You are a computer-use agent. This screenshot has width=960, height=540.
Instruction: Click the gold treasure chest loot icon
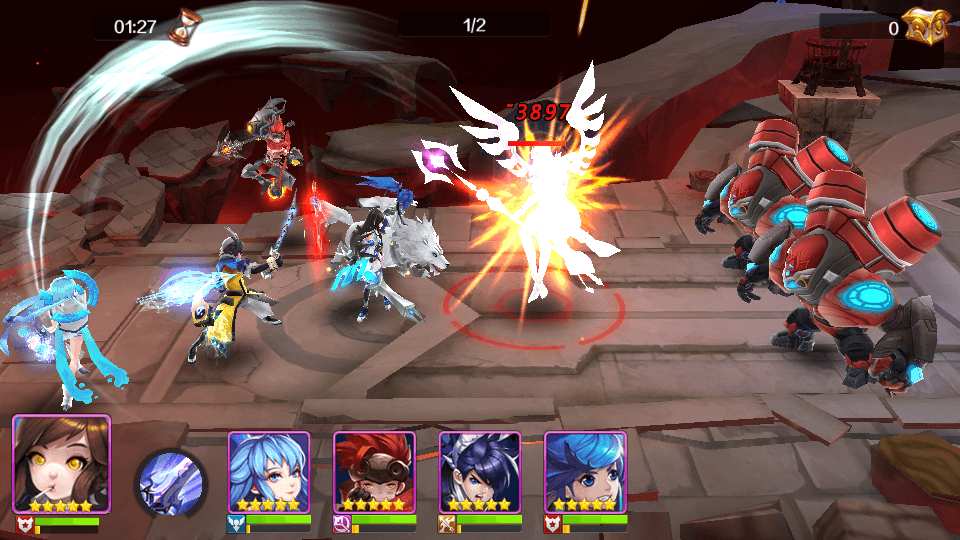tap(927, 26)
